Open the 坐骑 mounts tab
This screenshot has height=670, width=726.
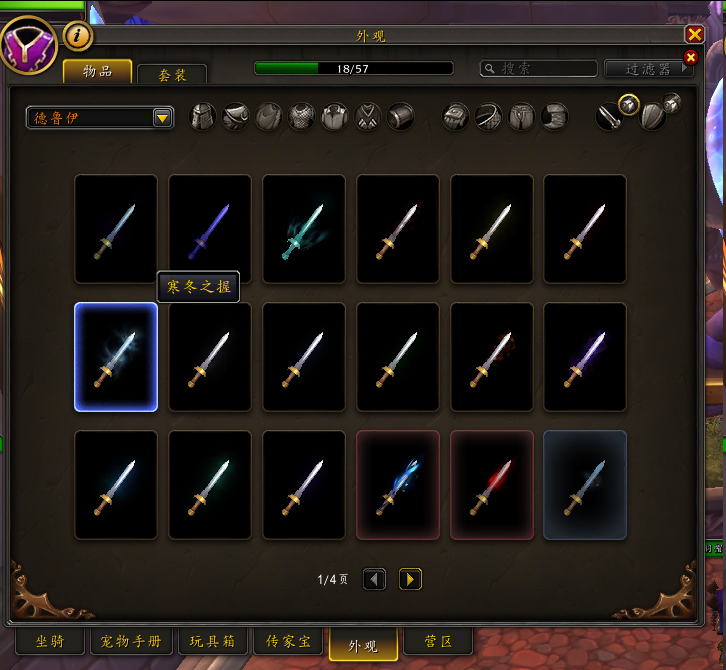pyautogui.click(x=50, y=641)
